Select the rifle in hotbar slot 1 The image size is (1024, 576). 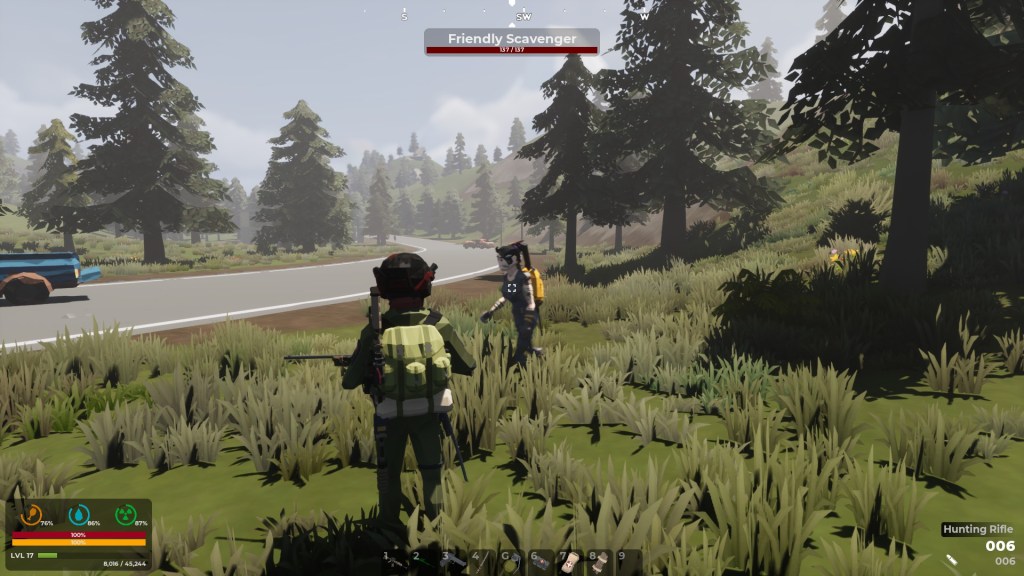[395, 561]
